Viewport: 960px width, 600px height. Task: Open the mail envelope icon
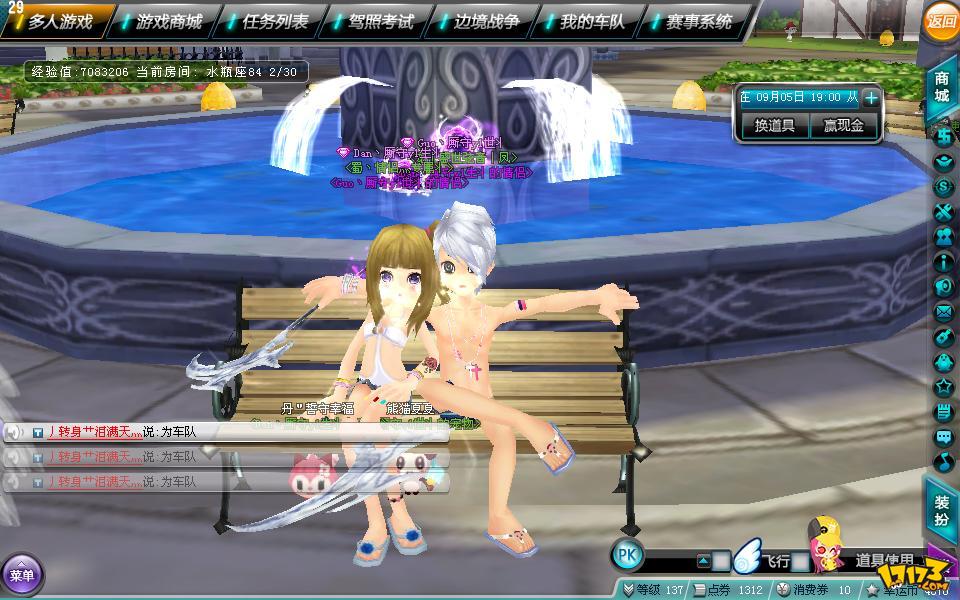point(943,313)
